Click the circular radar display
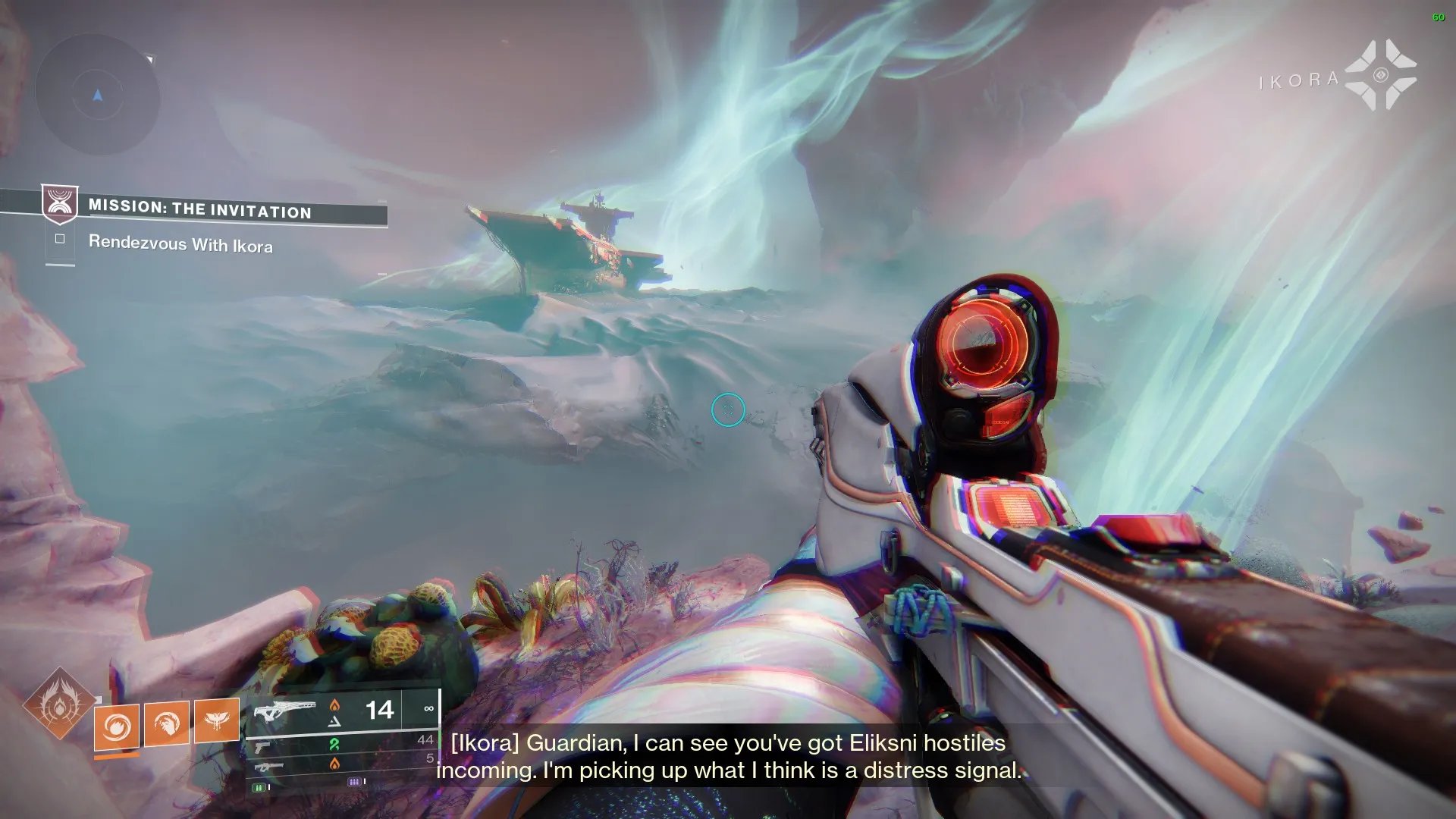The width and height of the screenshot is (1456, 819). click(x=97, y=96)
